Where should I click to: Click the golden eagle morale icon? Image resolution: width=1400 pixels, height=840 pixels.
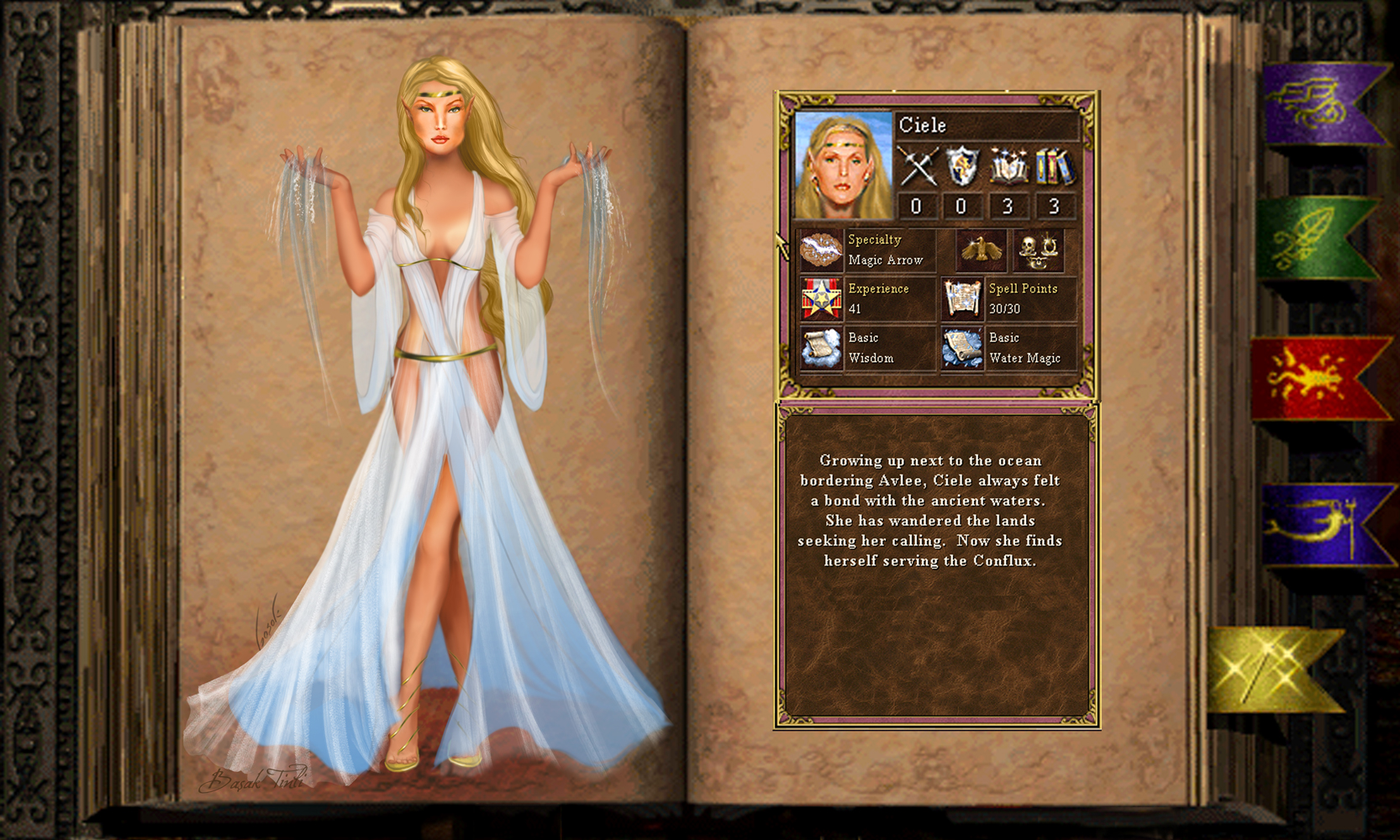982,250
